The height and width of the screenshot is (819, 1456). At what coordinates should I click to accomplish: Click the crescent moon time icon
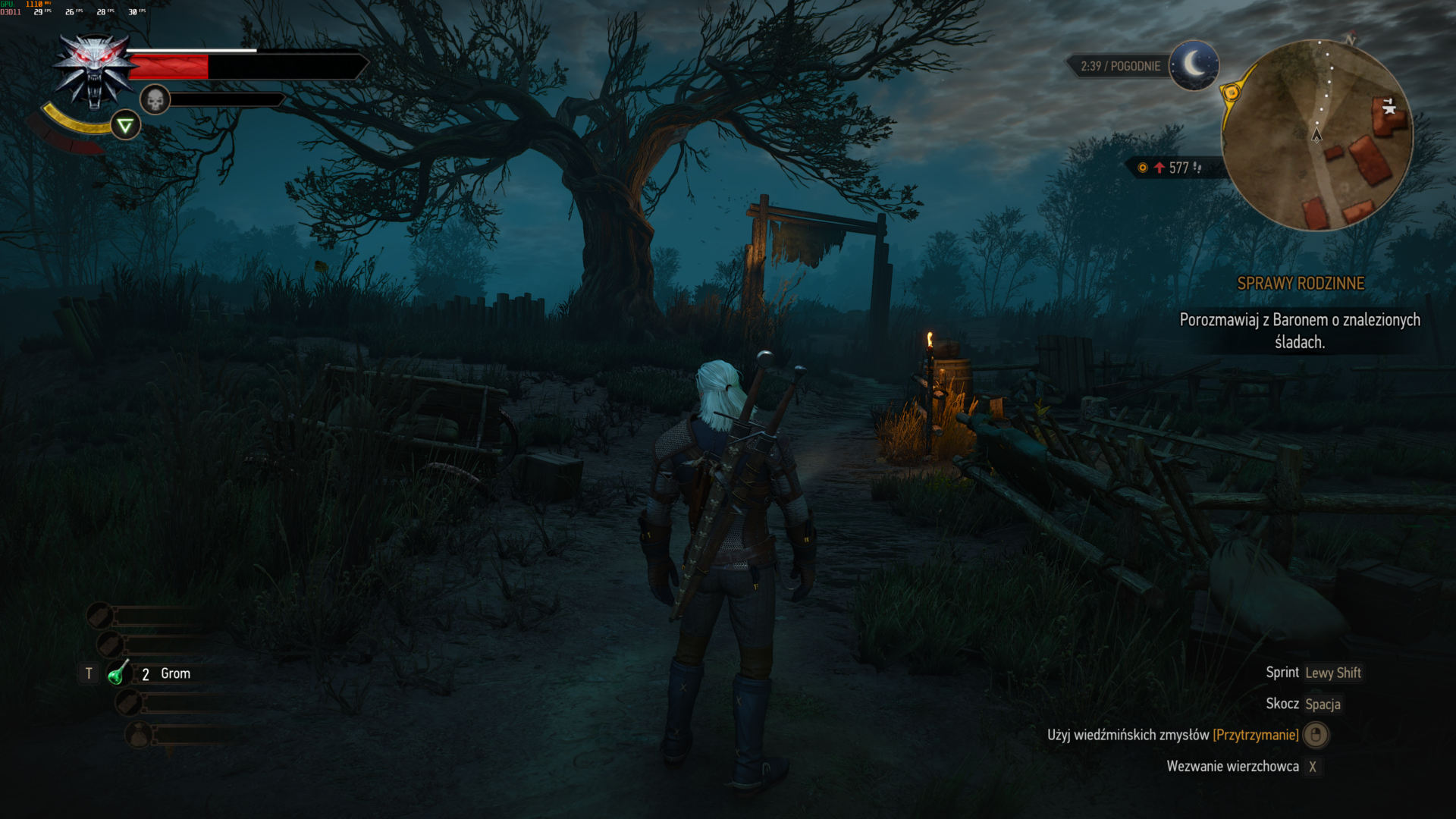[x=1194, y=65]
